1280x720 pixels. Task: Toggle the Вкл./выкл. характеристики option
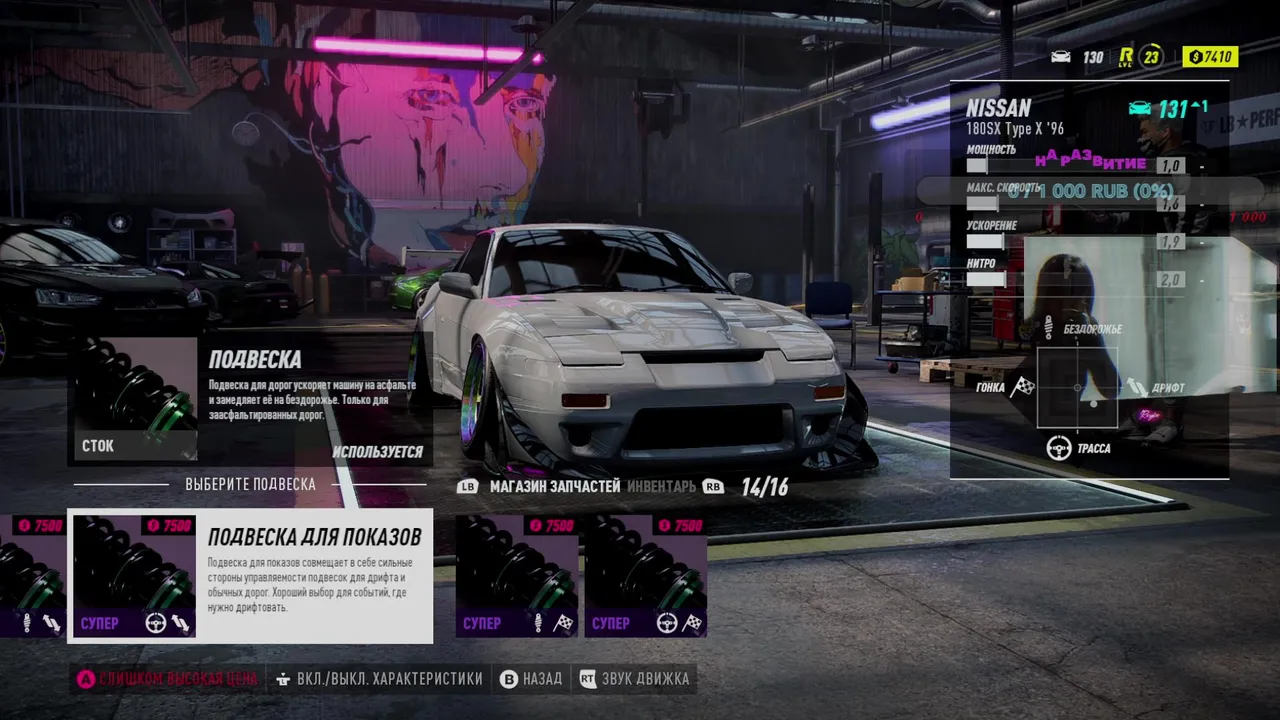click(x=380, y=679)
